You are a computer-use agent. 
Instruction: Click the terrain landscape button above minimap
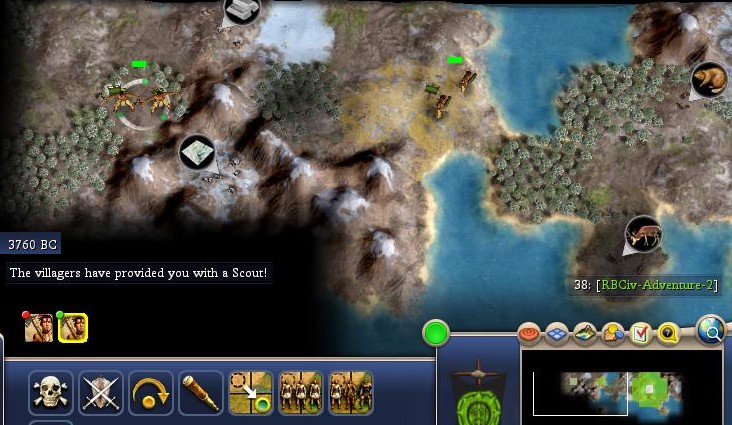tap(586, 333)
